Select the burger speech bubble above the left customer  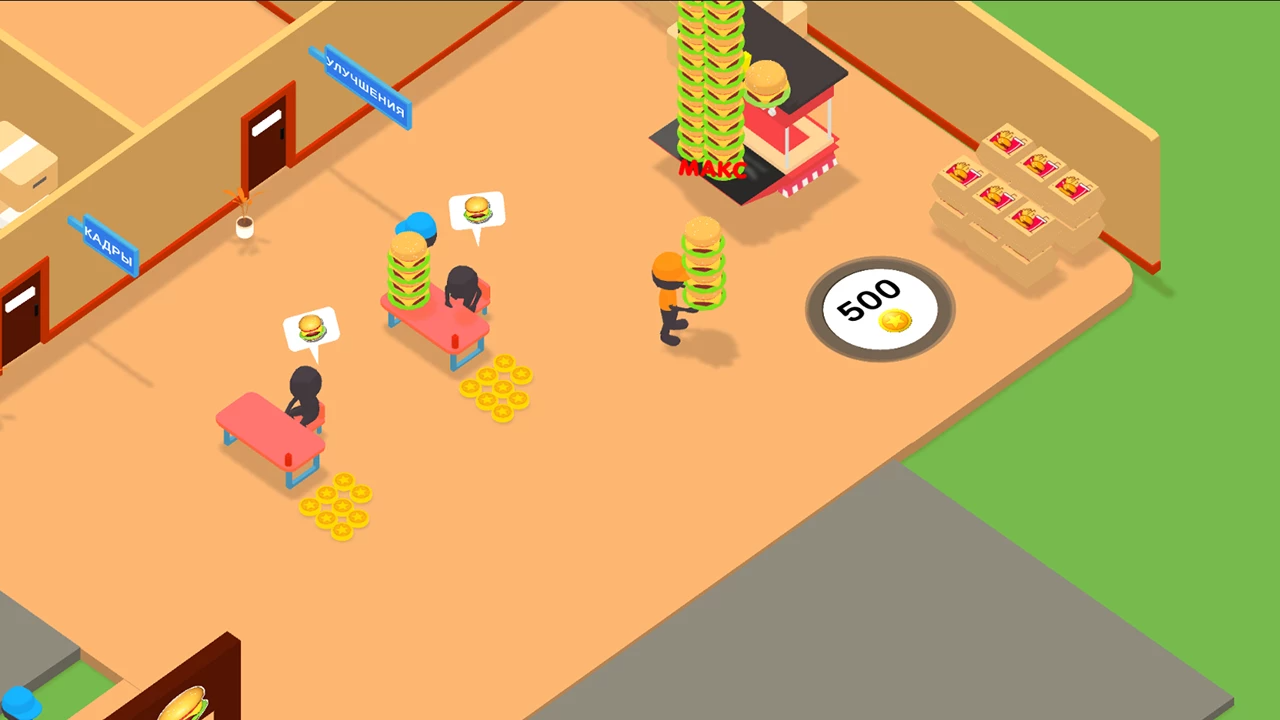click(x=313, y=326)
